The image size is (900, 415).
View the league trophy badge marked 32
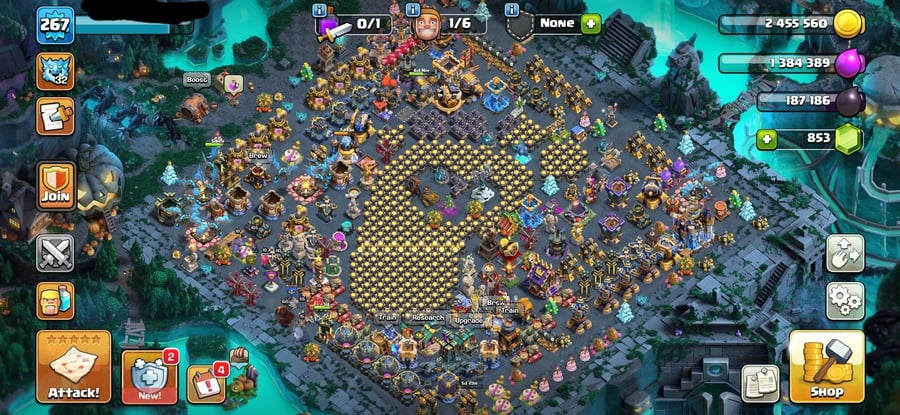(55, 69)
